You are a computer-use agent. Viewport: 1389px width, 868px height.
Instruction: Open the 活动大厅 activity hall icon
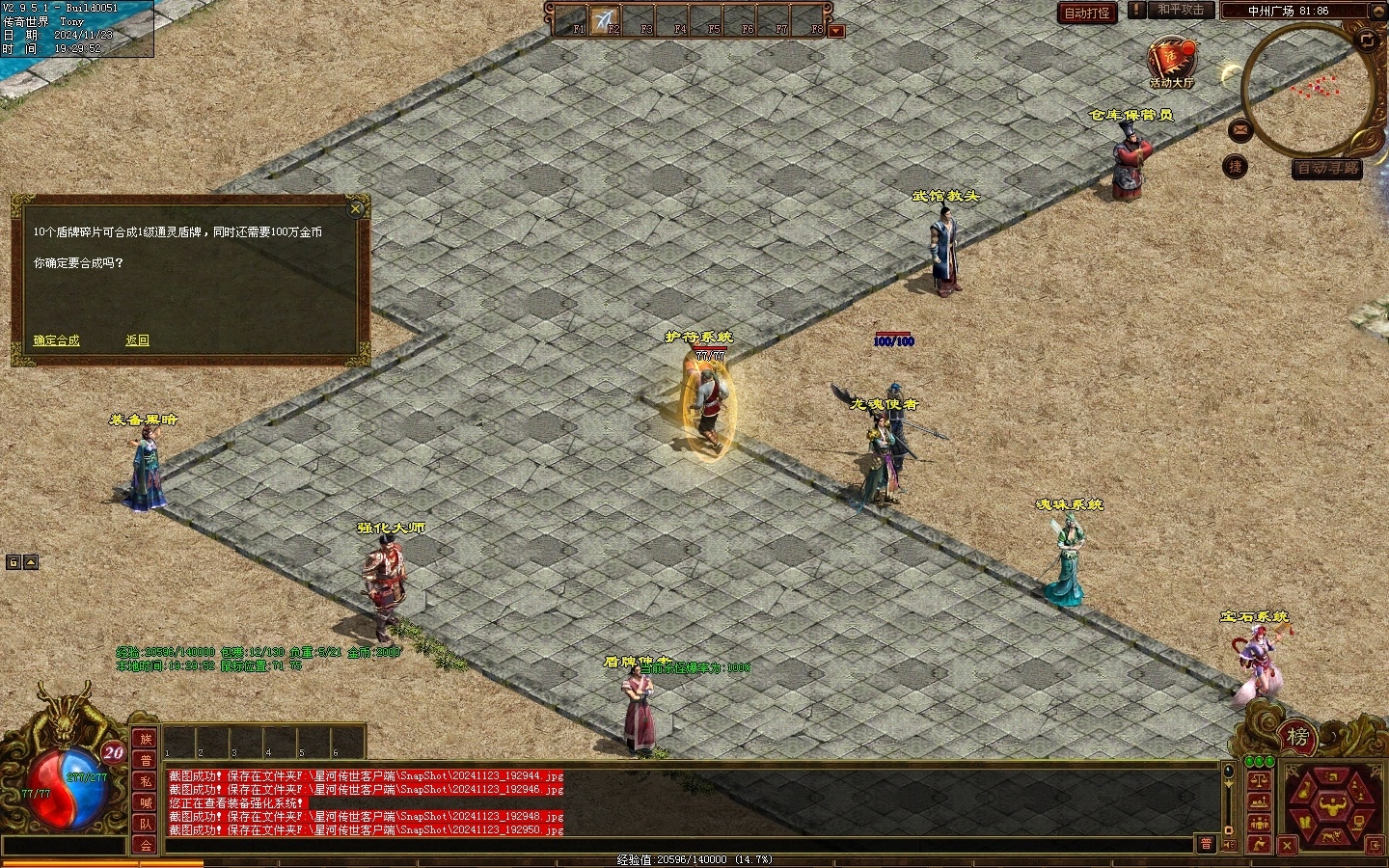coord(1171,63)
